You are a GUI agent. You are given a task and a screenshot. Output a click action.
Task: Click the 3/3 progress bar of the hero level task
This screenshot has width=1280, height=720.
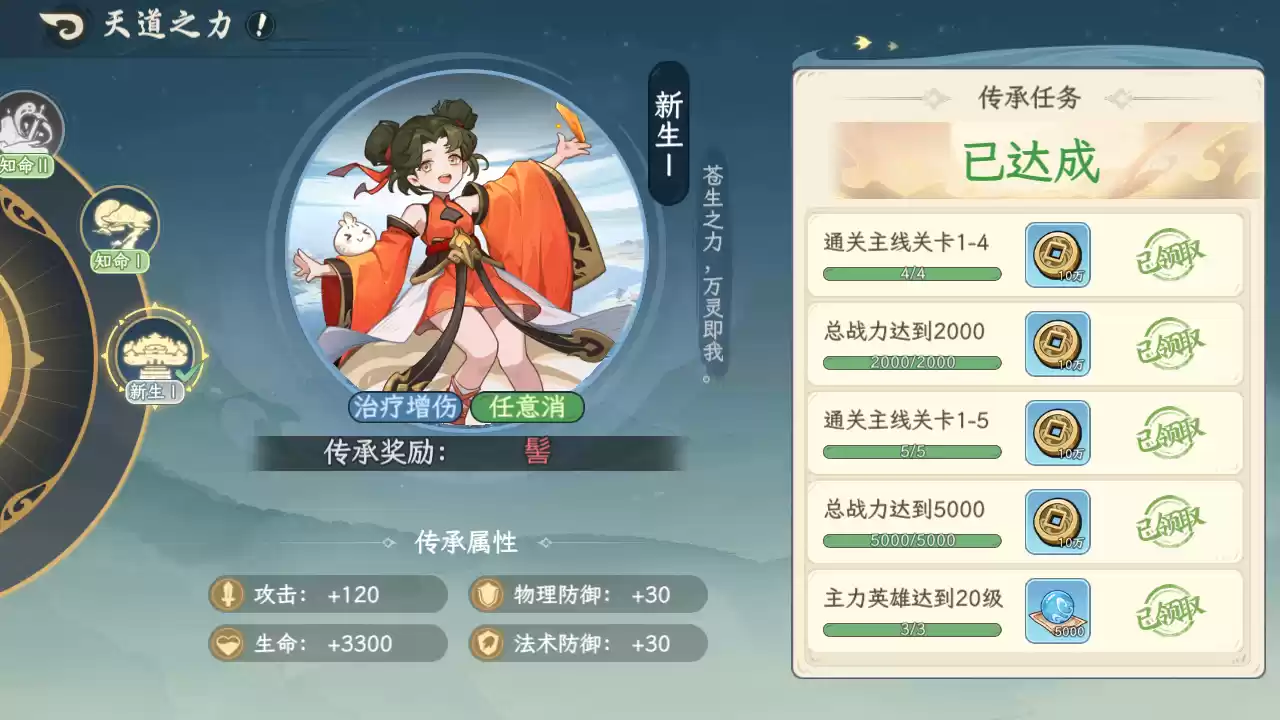pos(910,630)
